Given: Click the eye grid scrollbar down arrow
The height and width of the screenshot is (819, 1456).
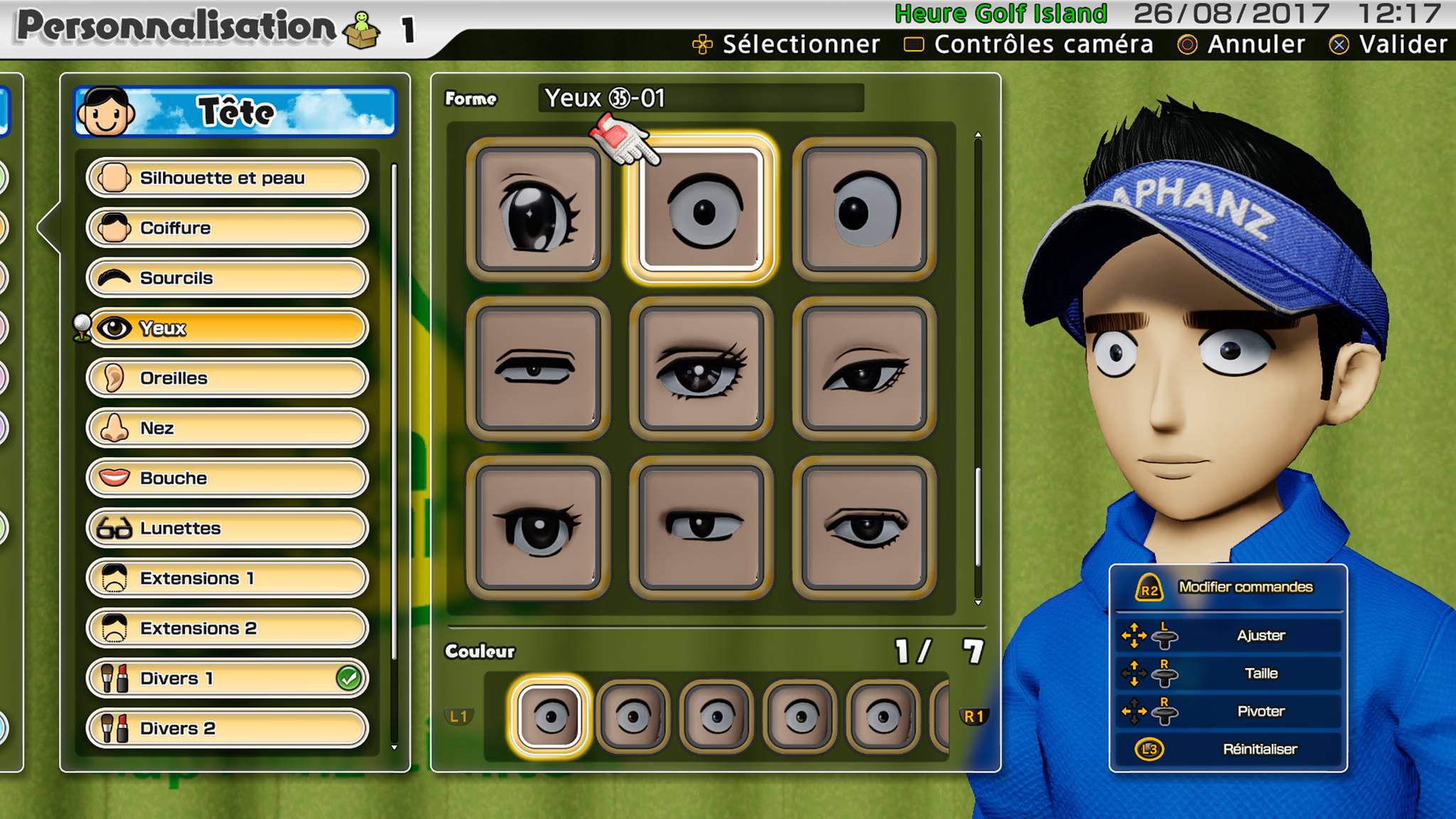Looking at the screenshot, I should [978, 602].
